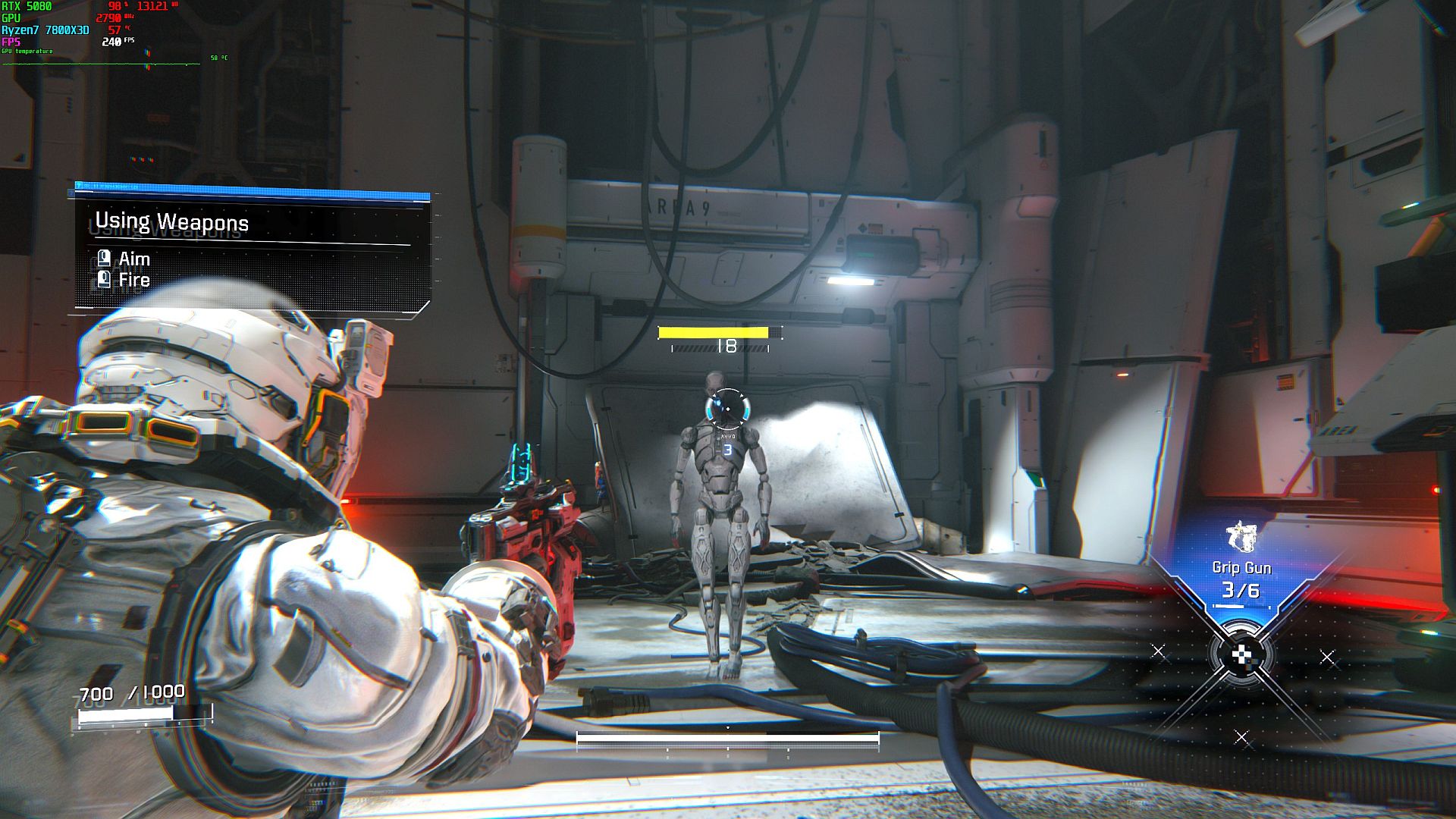Click the checkered center icon of weapon wheel

pos(1241,655)
